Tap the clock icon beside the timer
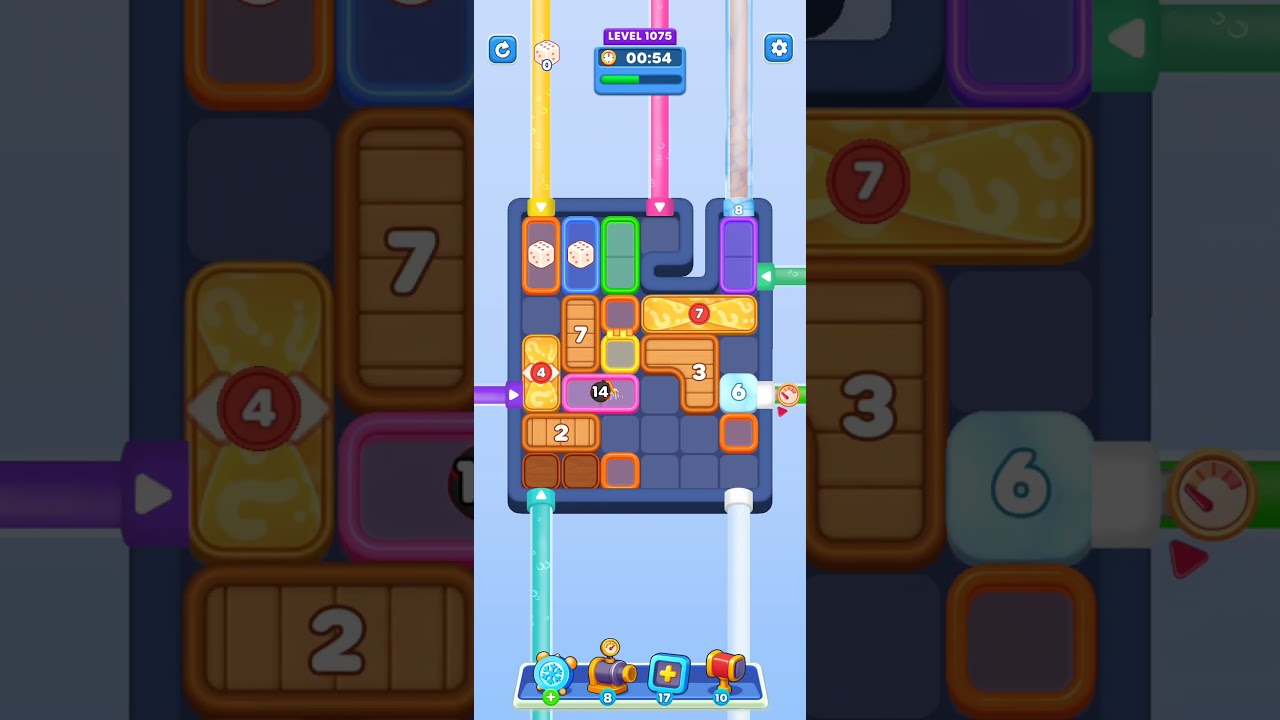Screen dimensions: 1280x720 608,58
